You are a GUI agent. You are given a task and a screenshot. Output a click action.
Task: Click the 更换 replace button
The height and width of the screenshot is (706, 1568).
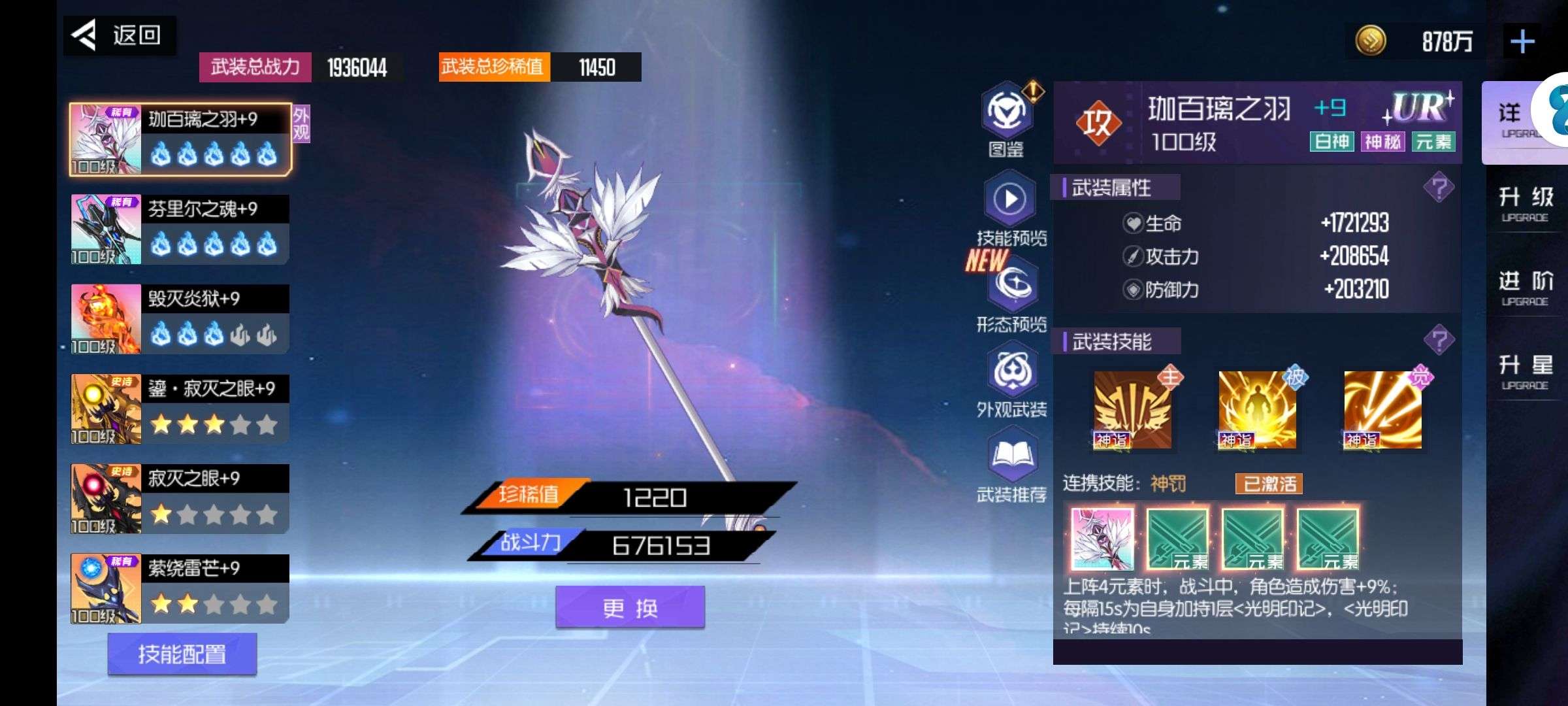point(630,608)
